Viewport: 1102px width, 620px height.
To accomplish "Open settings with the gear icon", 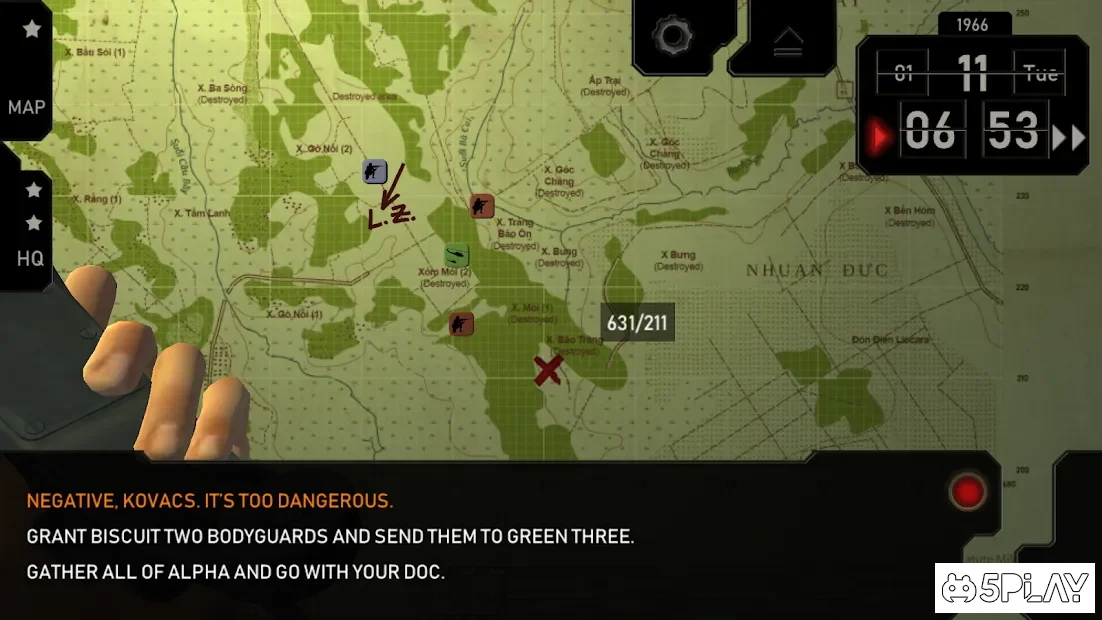I will tap(673, 37).
